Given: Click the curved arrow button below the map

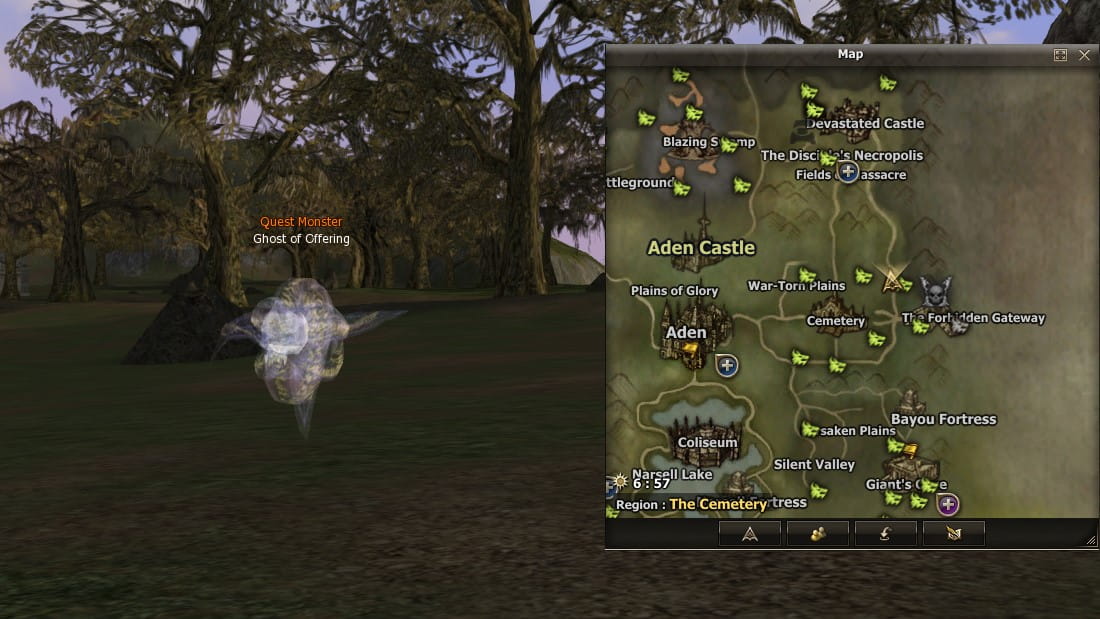Looking at the screenshot, I should 886,533.
